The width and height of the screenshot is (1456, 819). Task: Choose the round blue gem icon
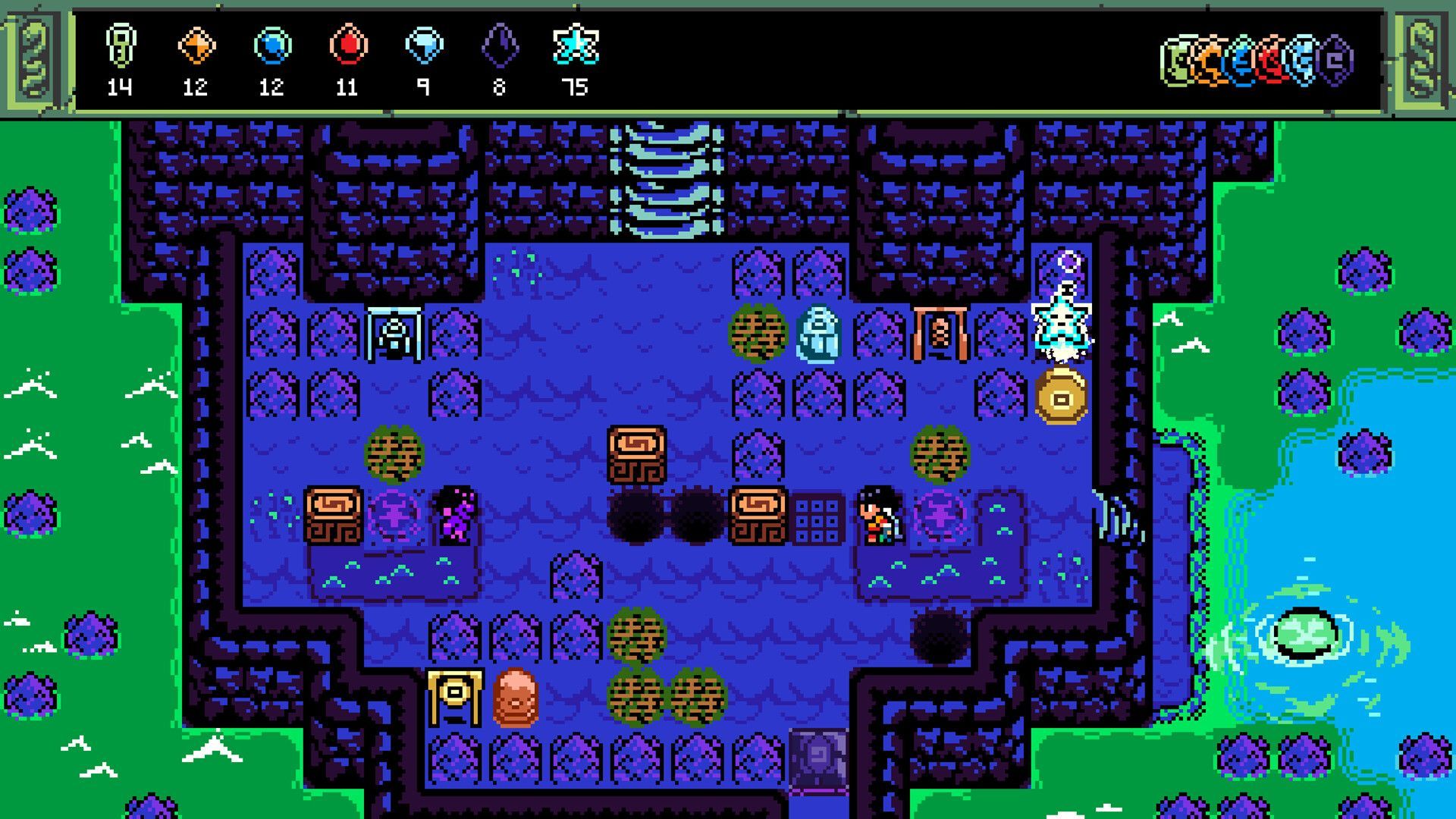point(272,45)
